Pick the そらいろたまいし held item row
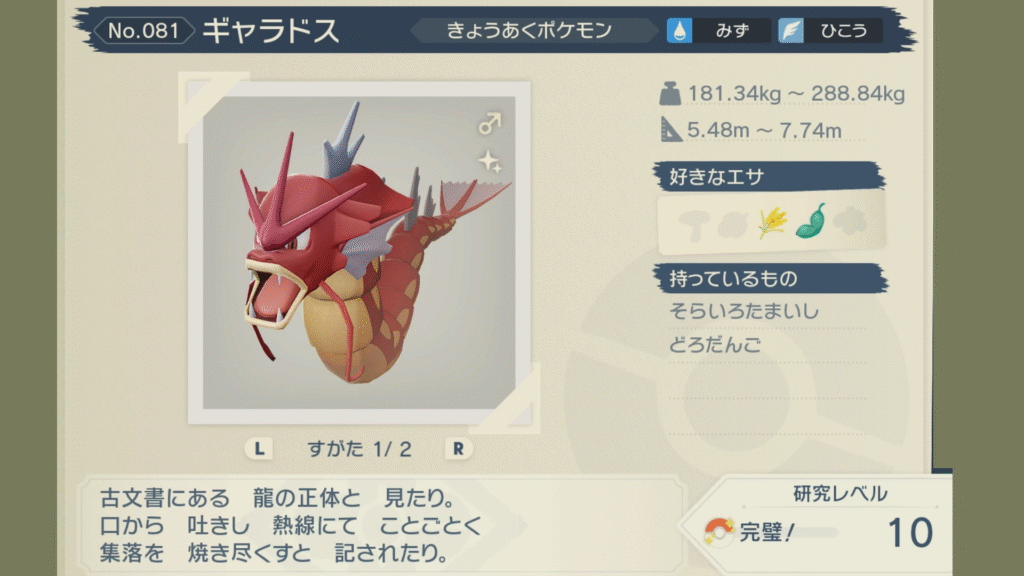Viewport: 1024px width, 576px height. tap(744, 312)
